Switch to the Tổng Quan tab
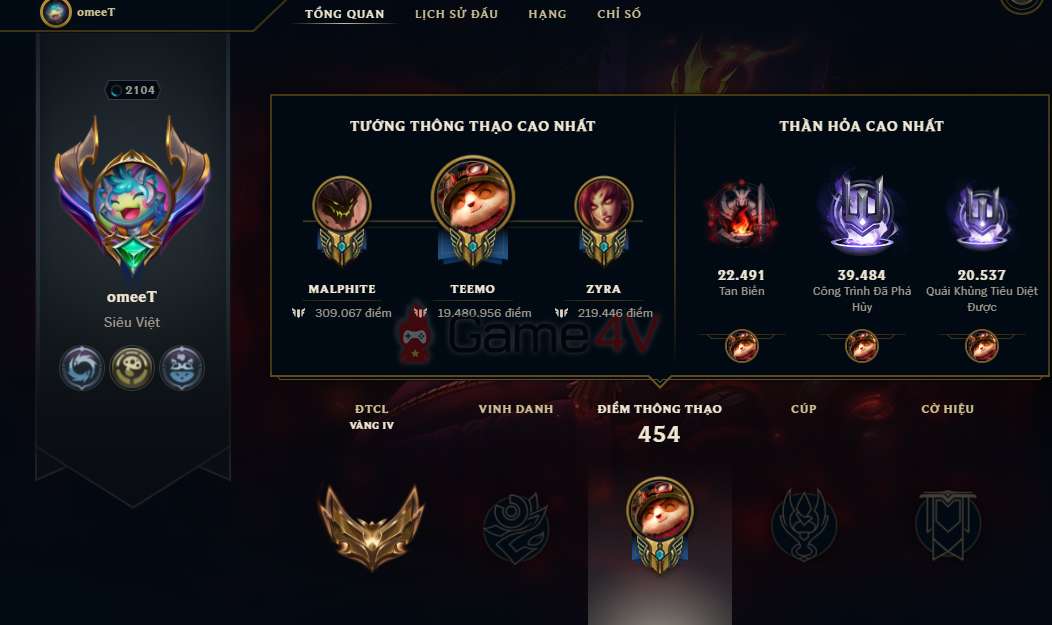The height and width of the screenshot is (625, 1052). coord(345,14)
